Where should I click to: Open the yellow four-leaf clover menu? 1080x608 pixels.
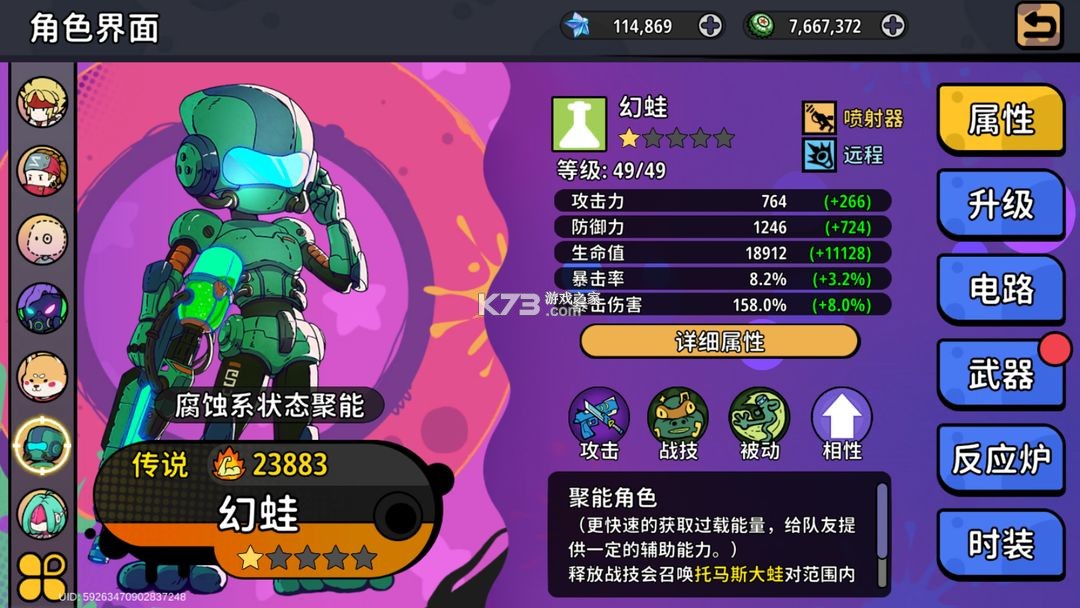[x=42, y=578]
